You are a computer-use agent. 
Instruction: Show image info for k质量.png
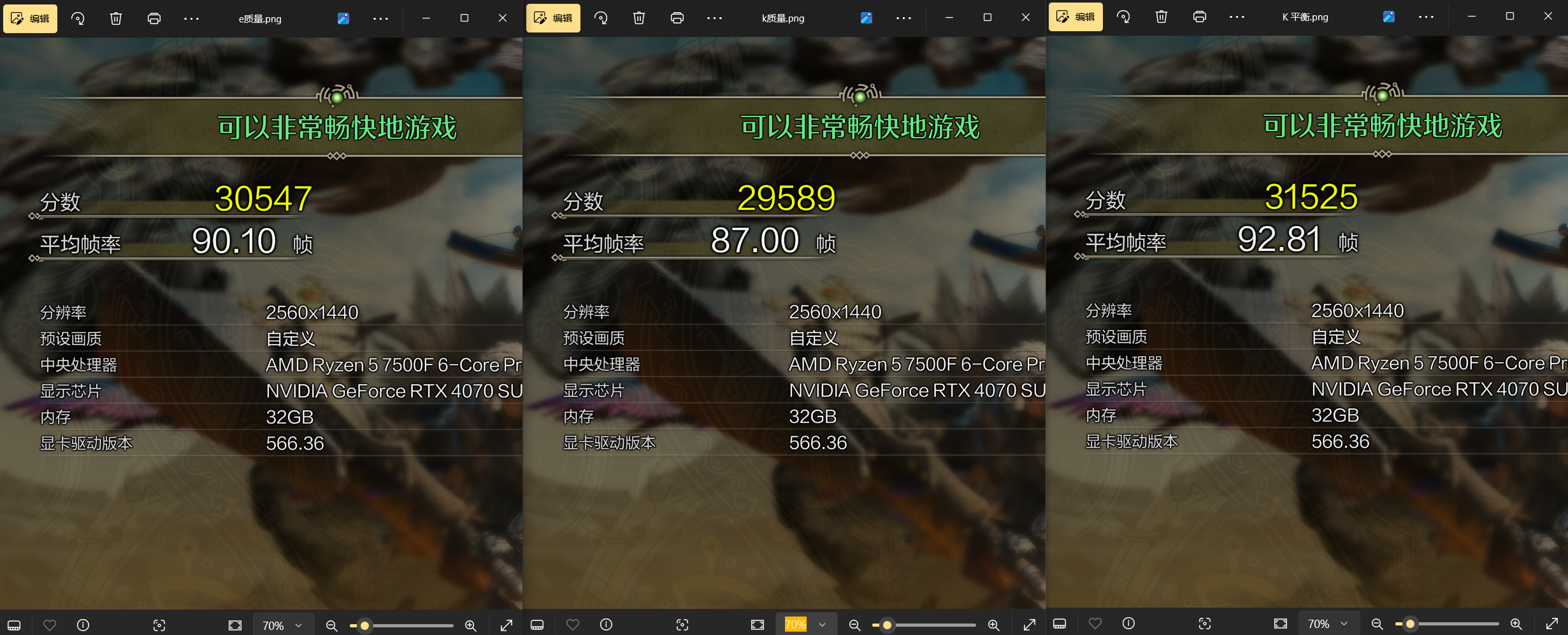[x=606, y=625]
